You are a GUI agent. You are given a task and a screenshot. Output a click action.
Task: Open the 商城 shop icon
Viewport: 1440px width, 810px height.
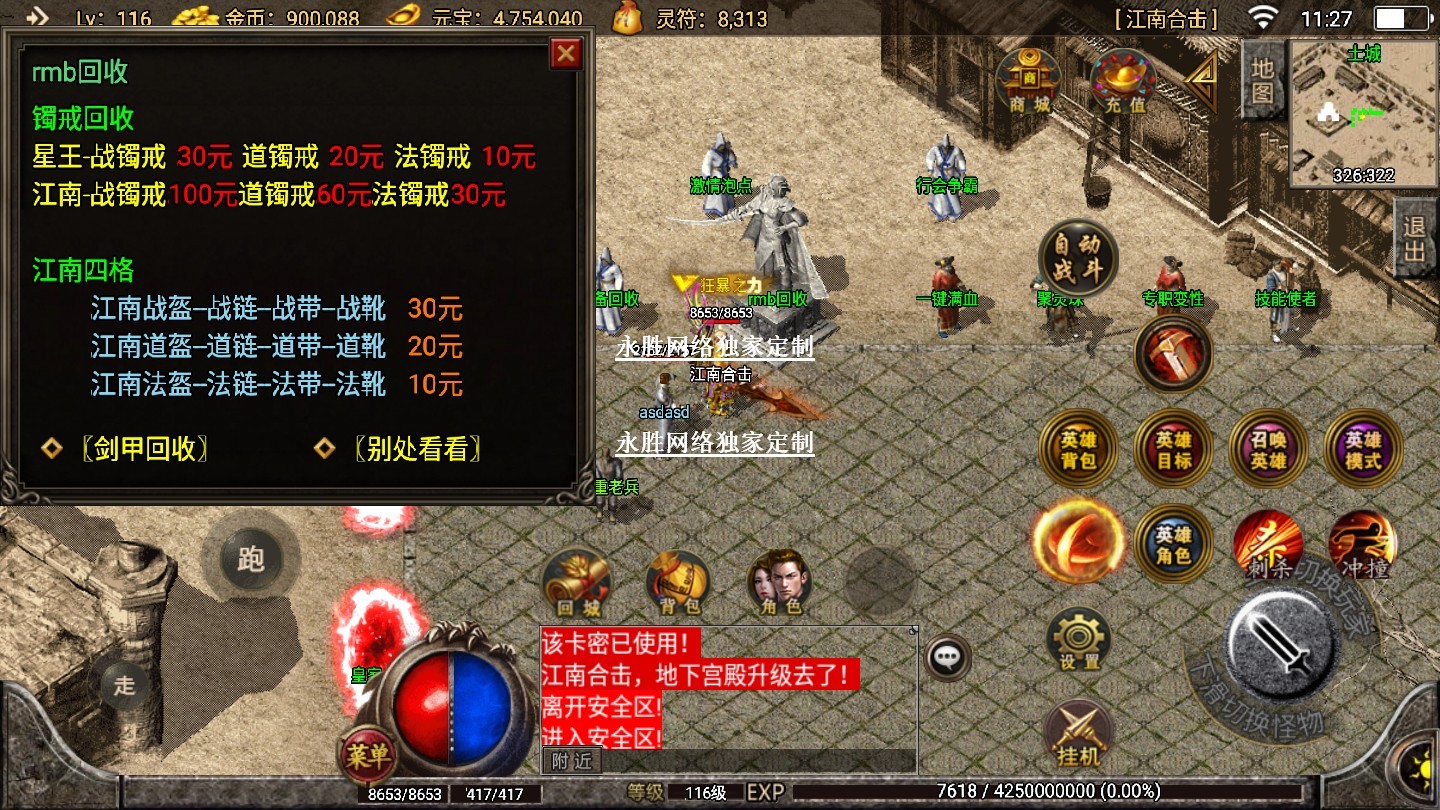(x=1029, y=80)
